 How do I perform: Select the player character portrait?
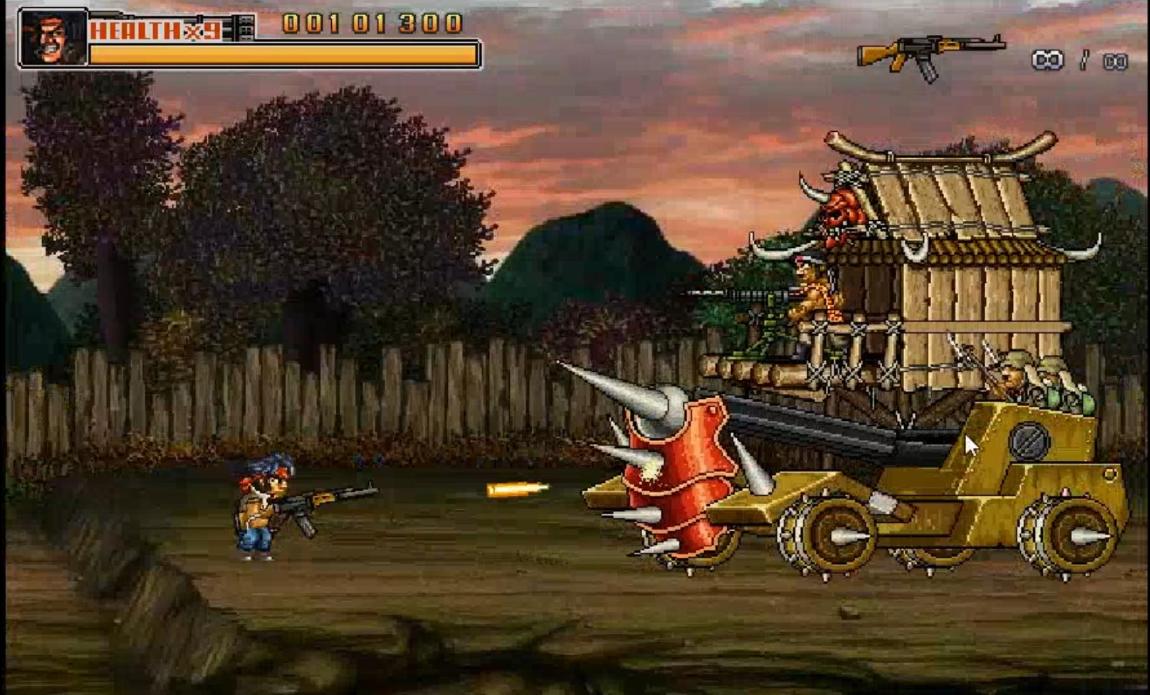coord(54,39)
